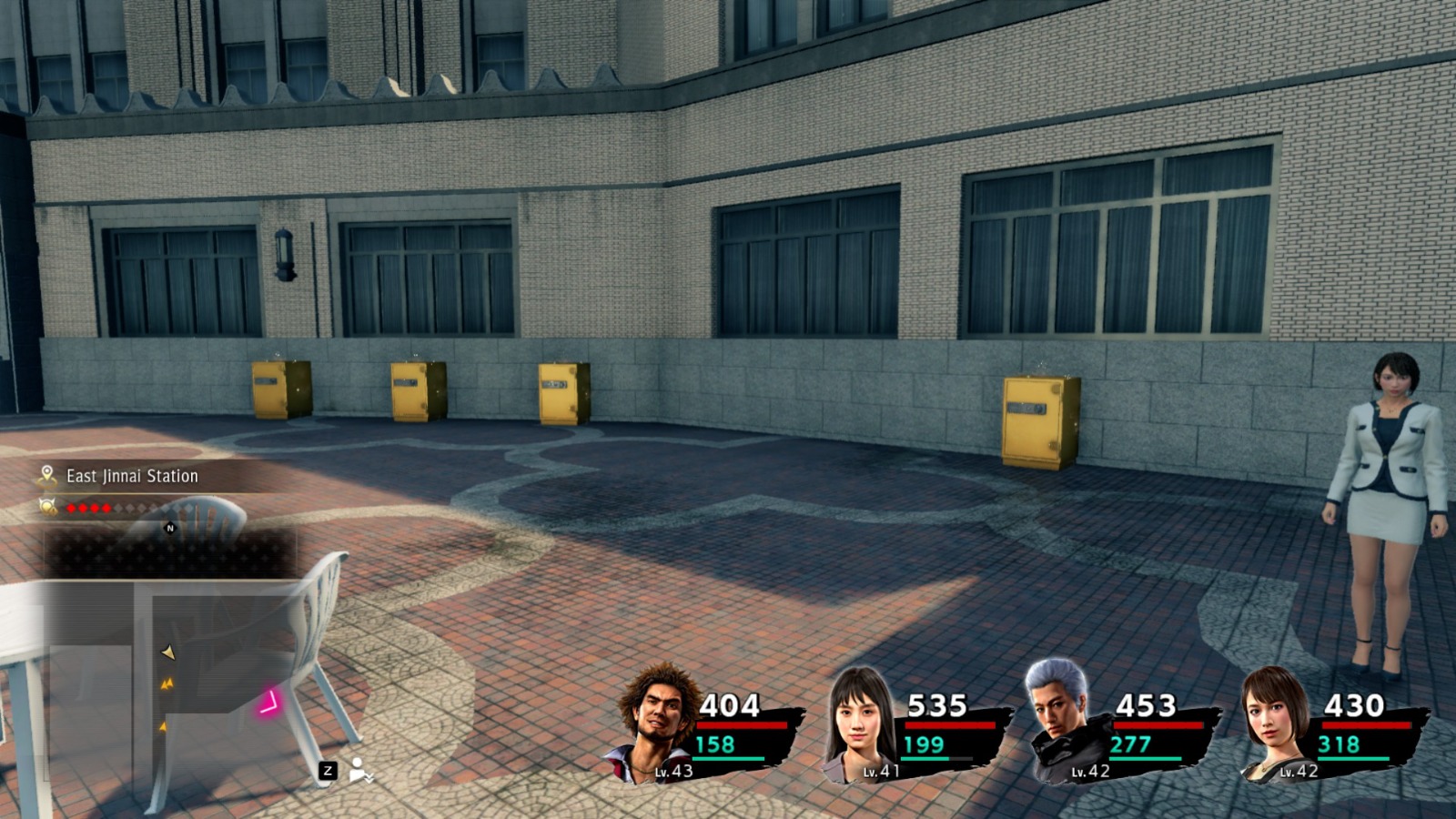The height and width of the screenshot is (819, 1456).
Task: Click the double yellow chevron marker on the minimap
Action: pos(167,682)
